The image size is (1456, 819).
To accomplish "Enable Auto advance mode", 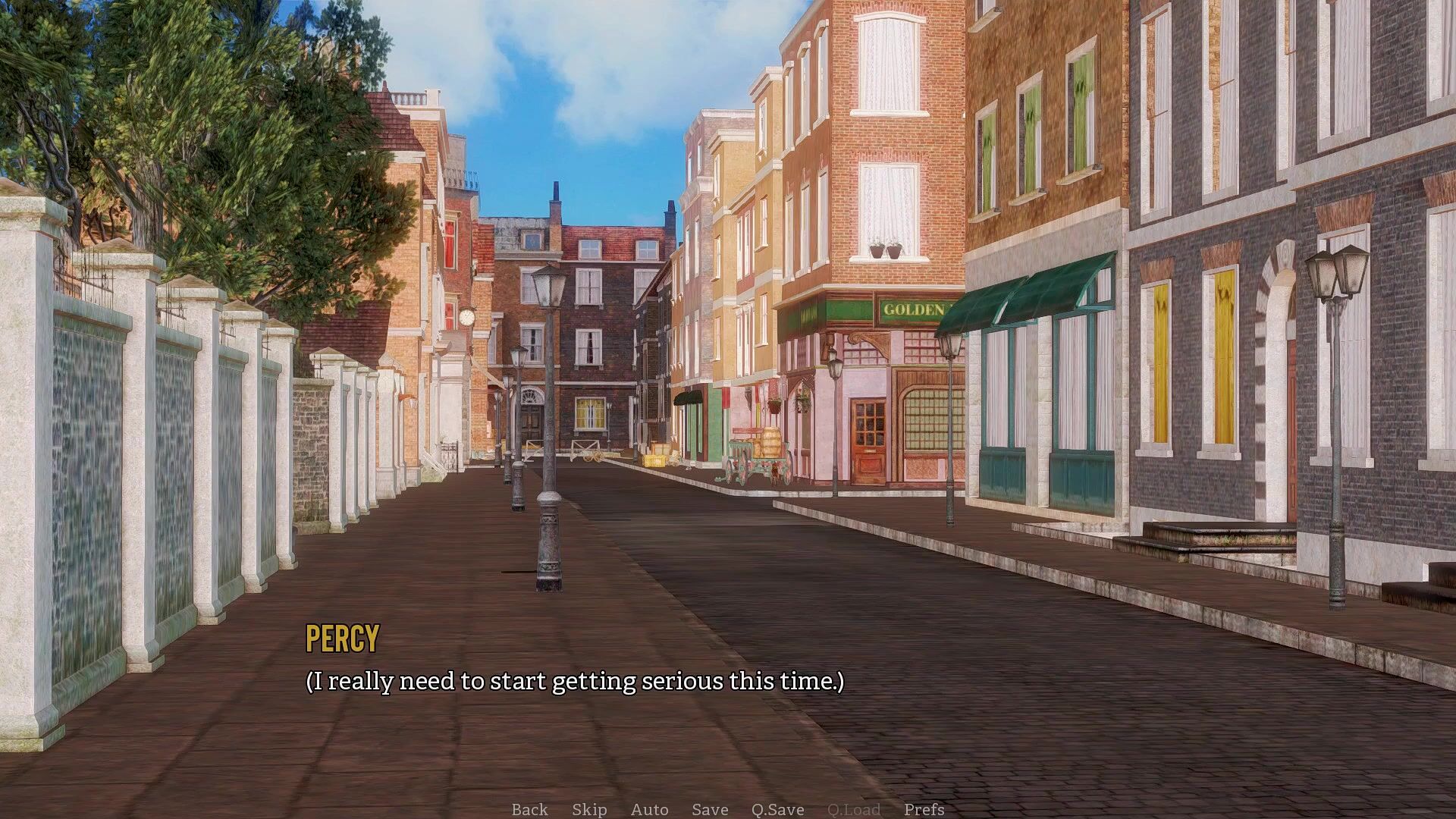I will tap(649, 809).
